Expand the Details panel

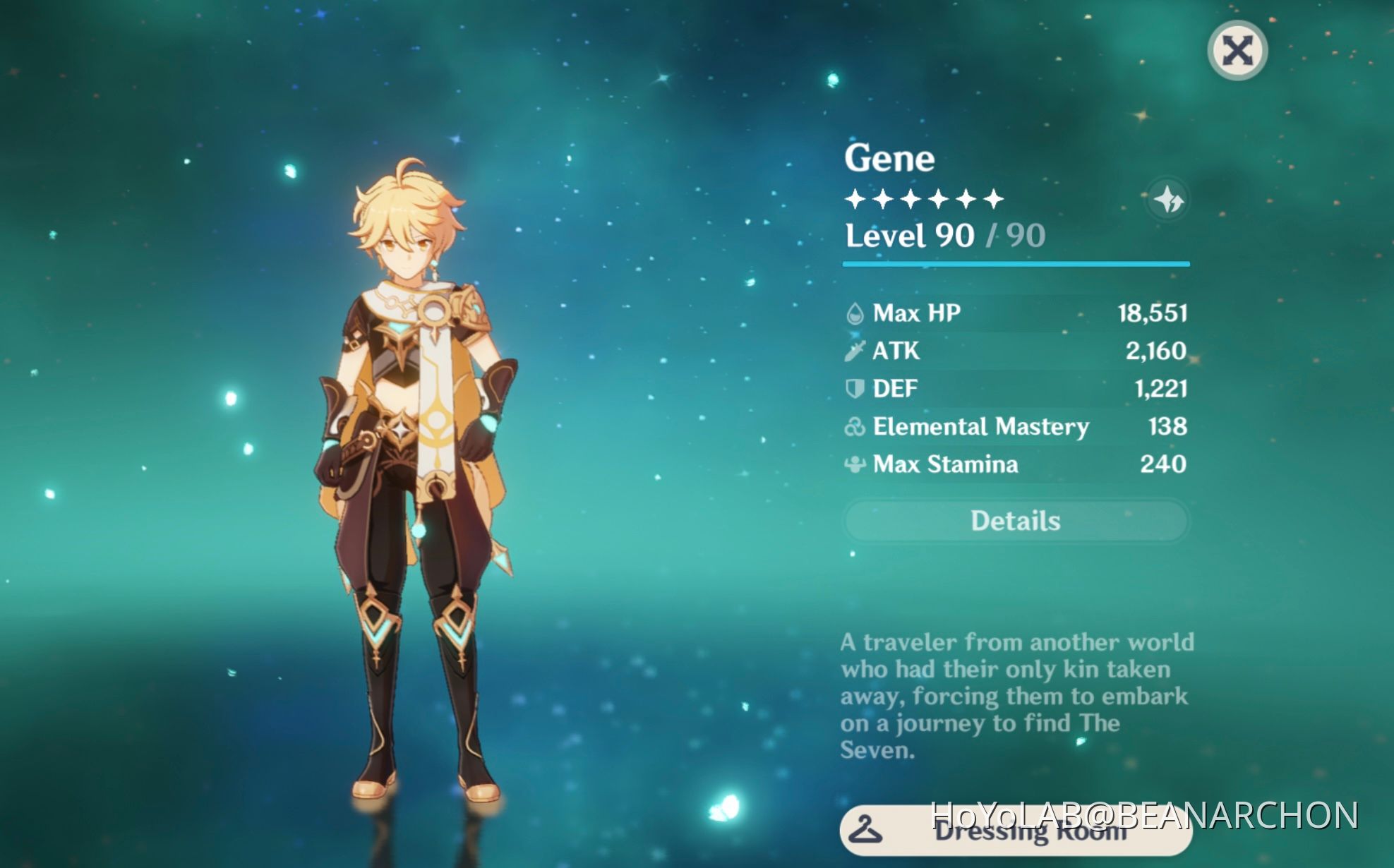pyautogui.click(x=1016, y=520)
